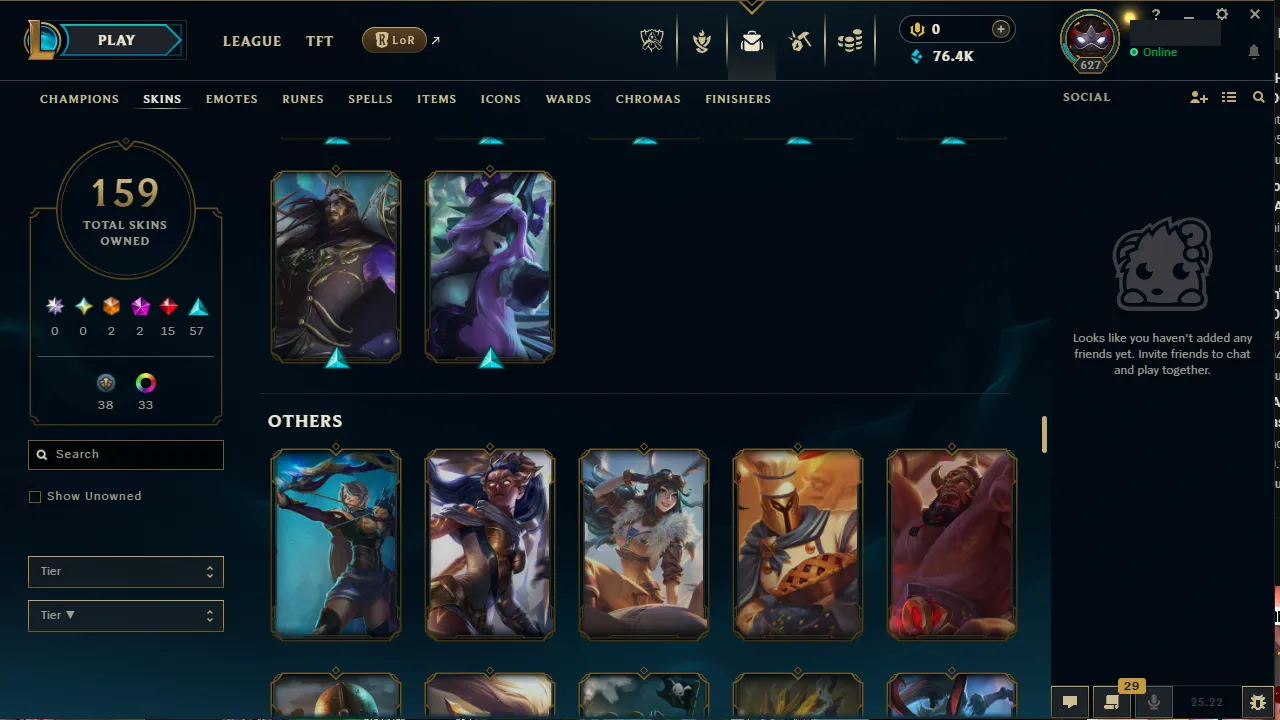1280x720 pixels.
Task: Open Hextech crafting via the pickaxe icon
Action: click(800, 40)
